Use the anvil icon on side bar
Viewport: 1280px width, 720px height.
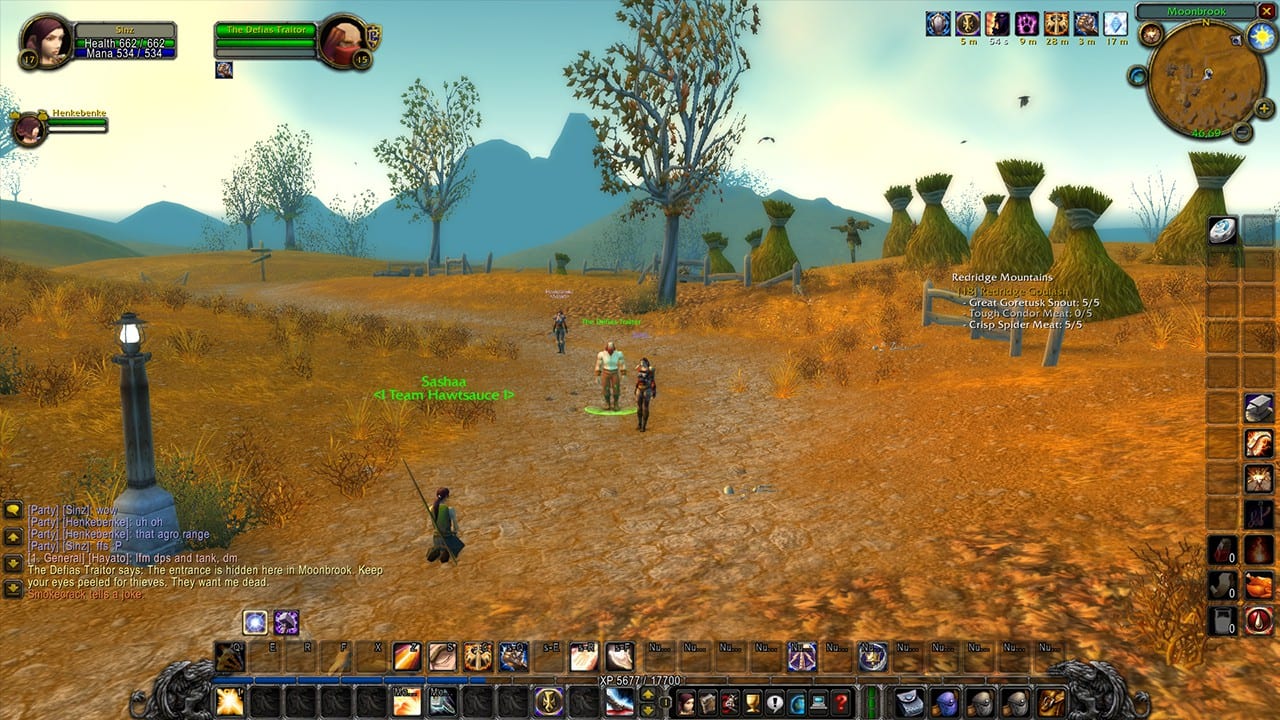(x=1258, y=407)
